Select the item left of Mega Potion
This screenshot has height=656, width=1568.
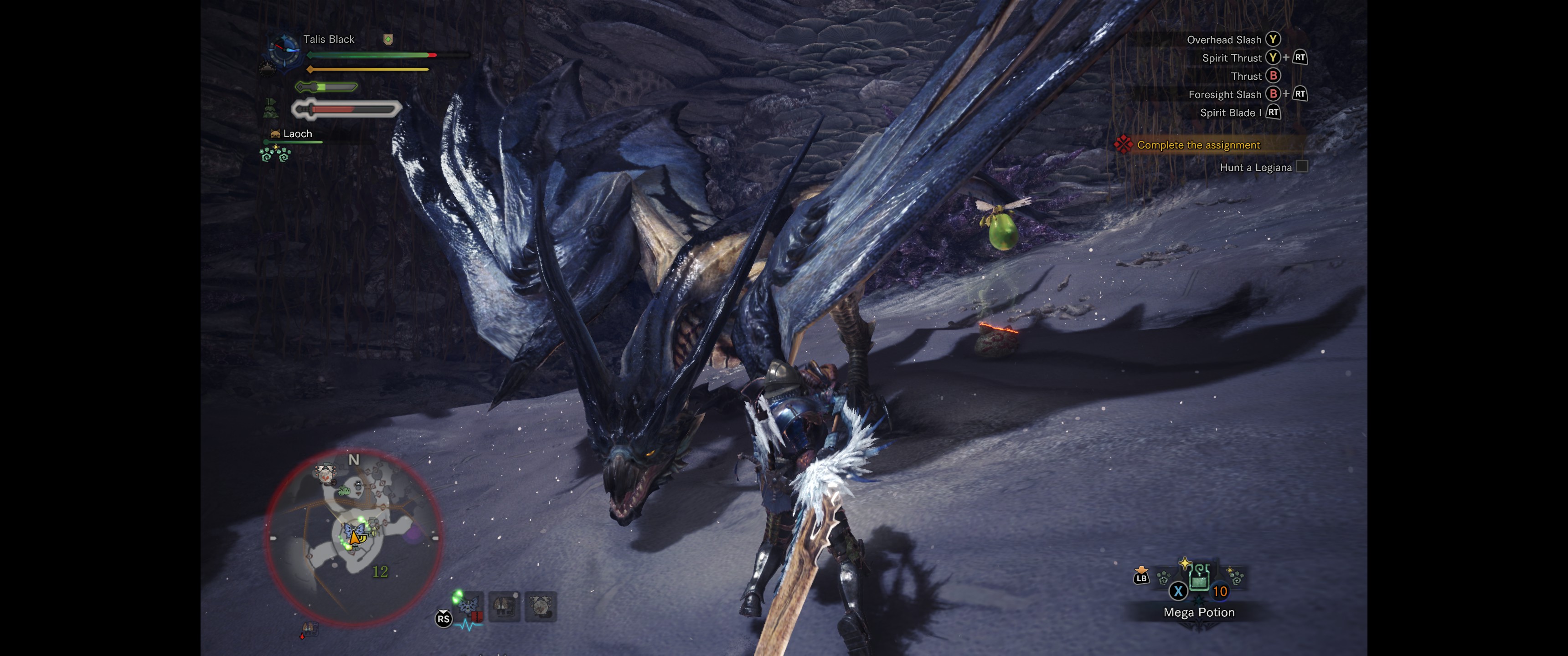click(1163, 577)
